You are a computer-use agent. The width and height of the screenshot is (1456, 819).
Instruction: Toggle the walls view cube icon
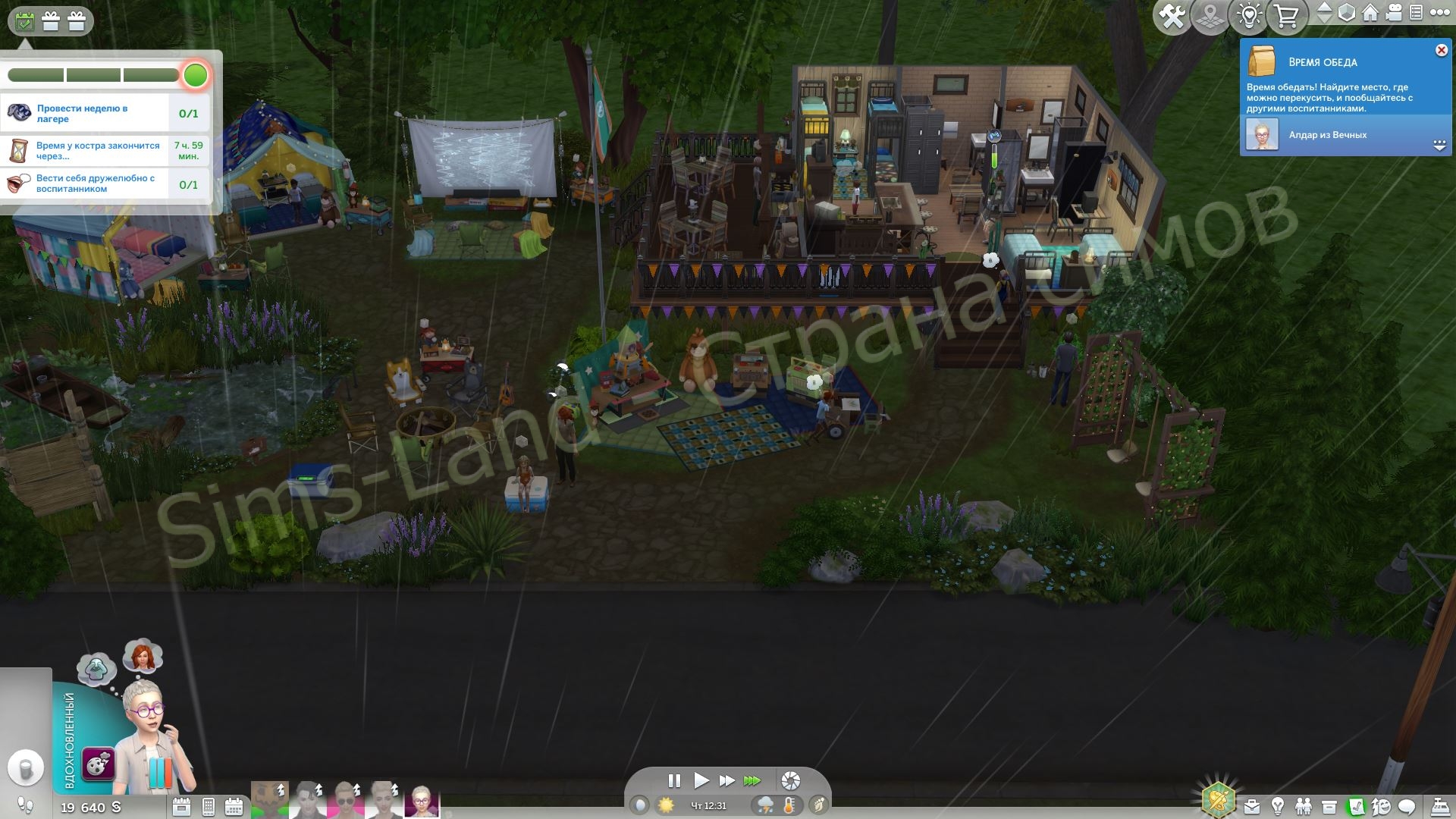[1346, 13]
